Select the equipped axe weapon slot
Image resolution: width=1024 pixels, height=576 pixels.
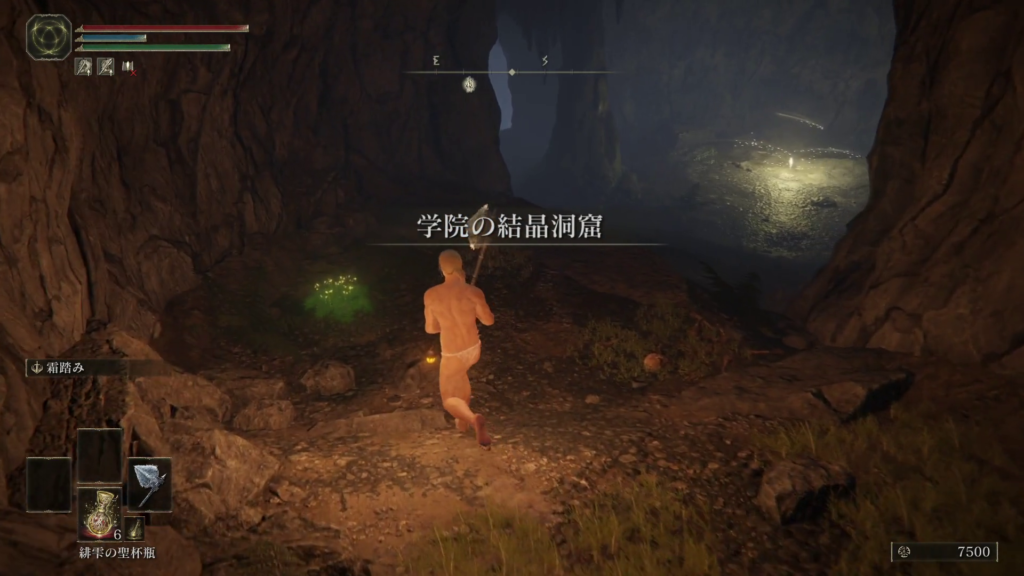coord(149,485)
